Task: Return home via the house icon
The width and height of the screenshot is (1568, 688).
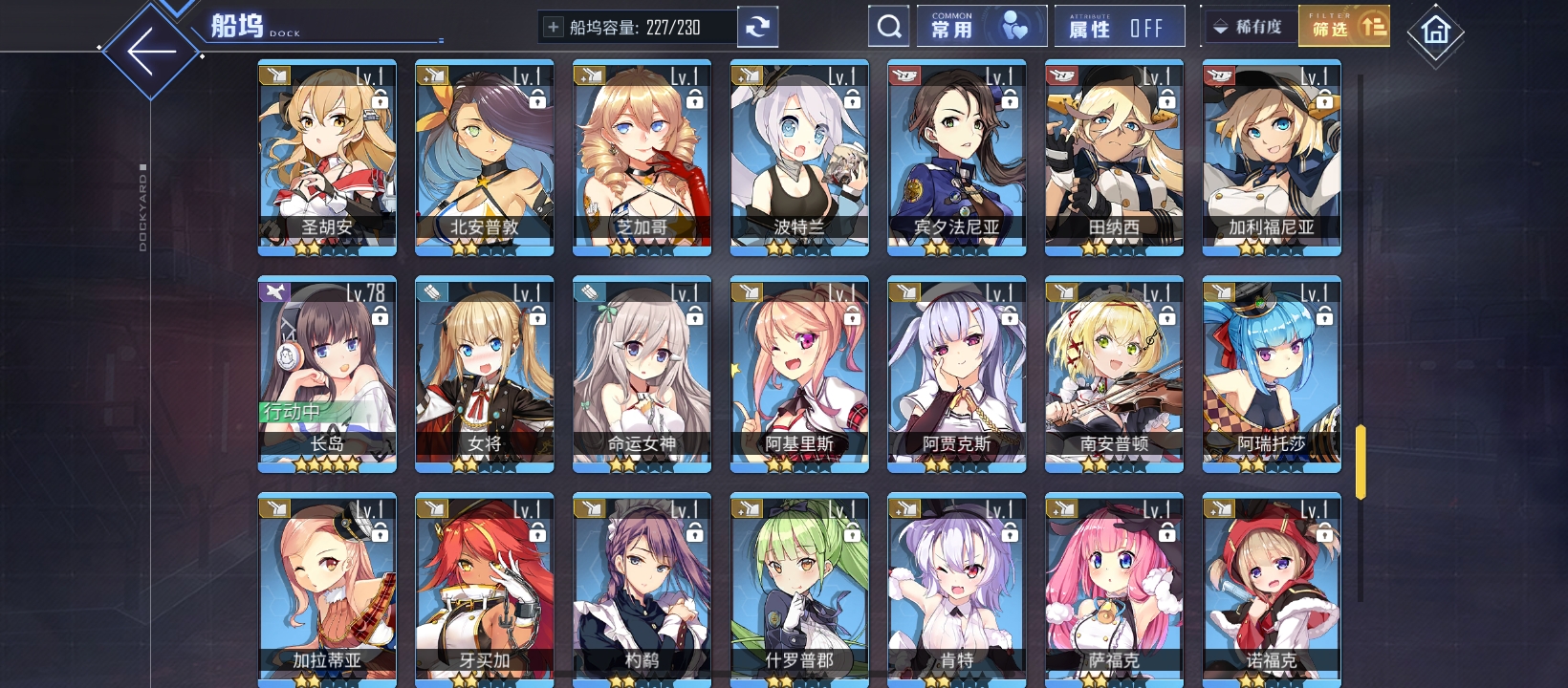Action: (x=1435, y=32)
